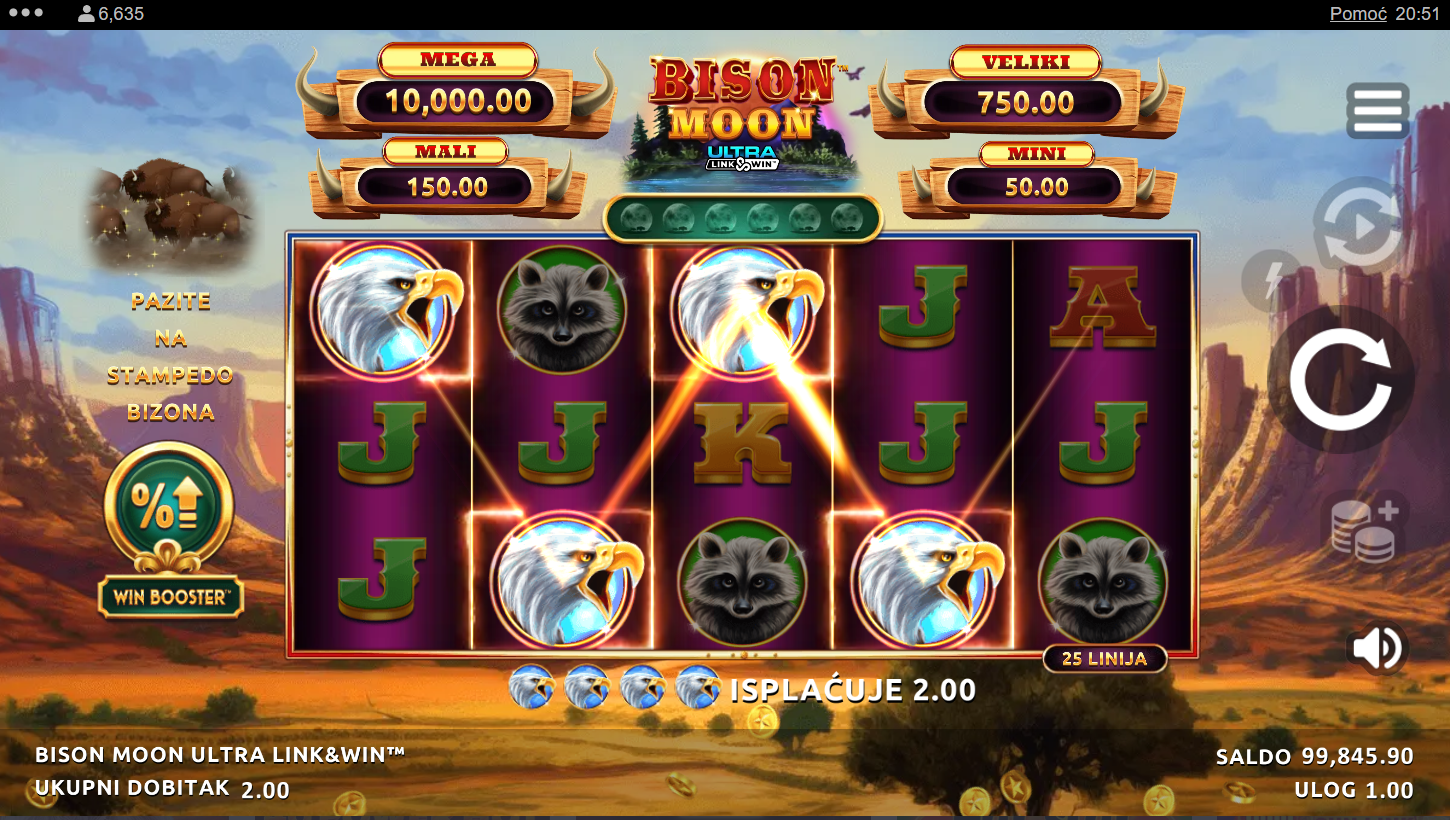The image size is (1450, 820).
Task: Open the Pomoć help link
Action: click(x=1357, y=14)
